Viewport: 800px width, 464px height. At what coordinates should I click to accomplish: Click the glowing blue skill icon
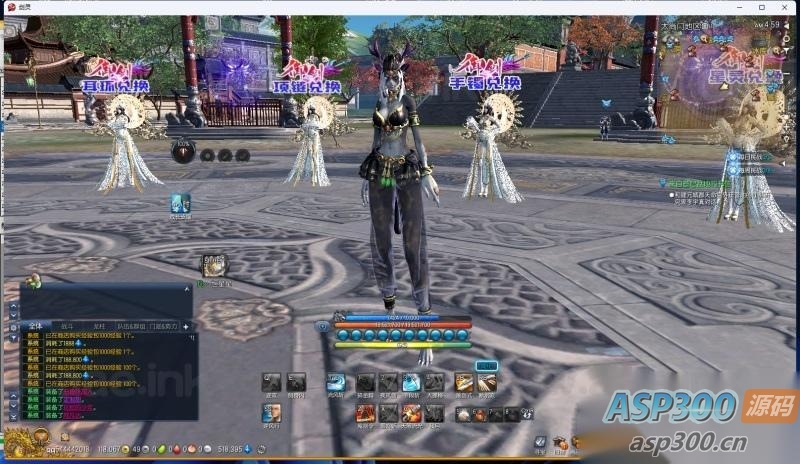(x=410, y=382)
